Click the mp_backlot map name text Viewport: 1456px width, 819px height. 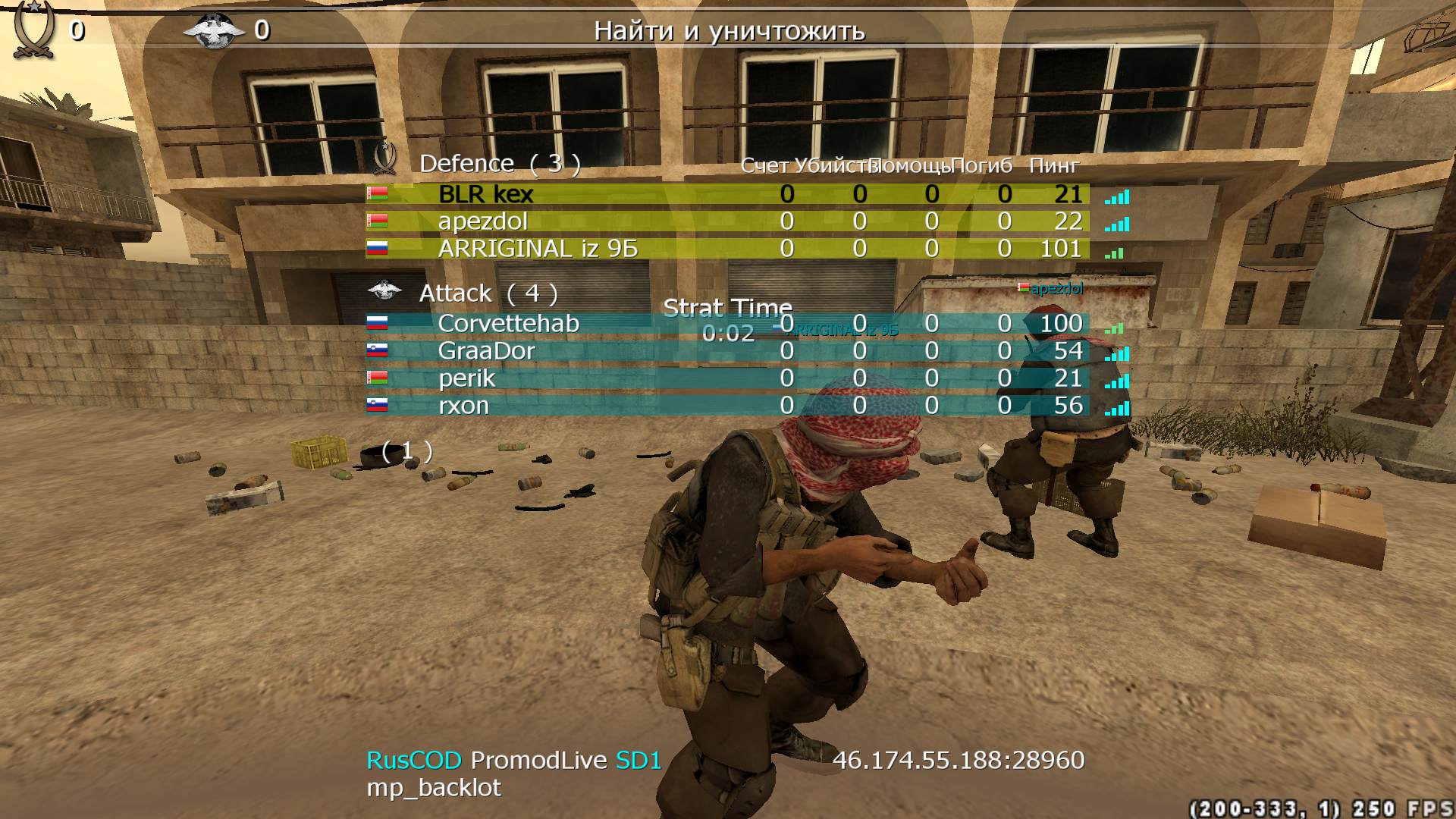[433, 787]
